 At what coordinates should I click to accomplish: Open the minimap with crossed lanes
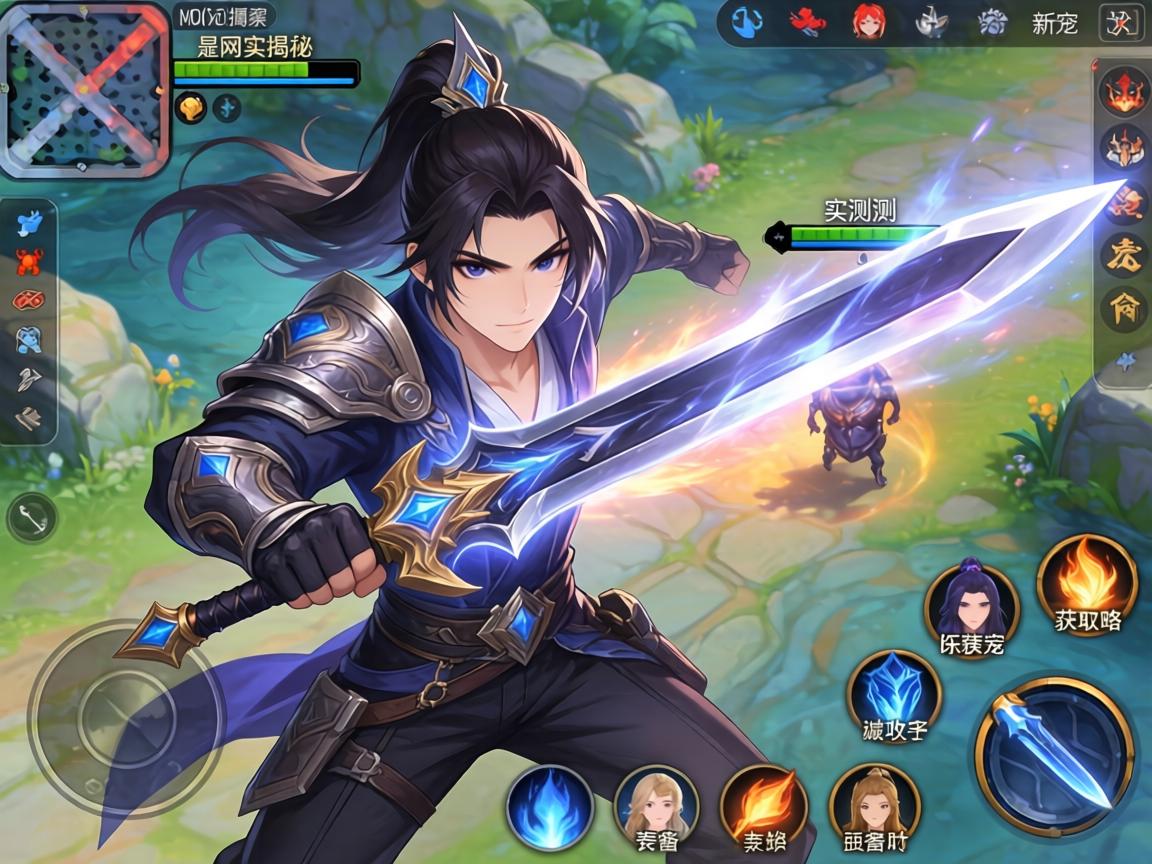click(x=85, y=89)
